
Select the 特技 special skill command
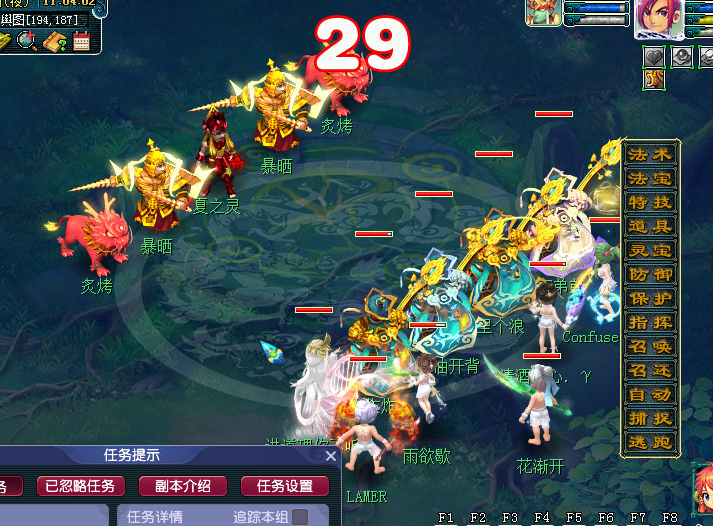(x=650, y=203)
